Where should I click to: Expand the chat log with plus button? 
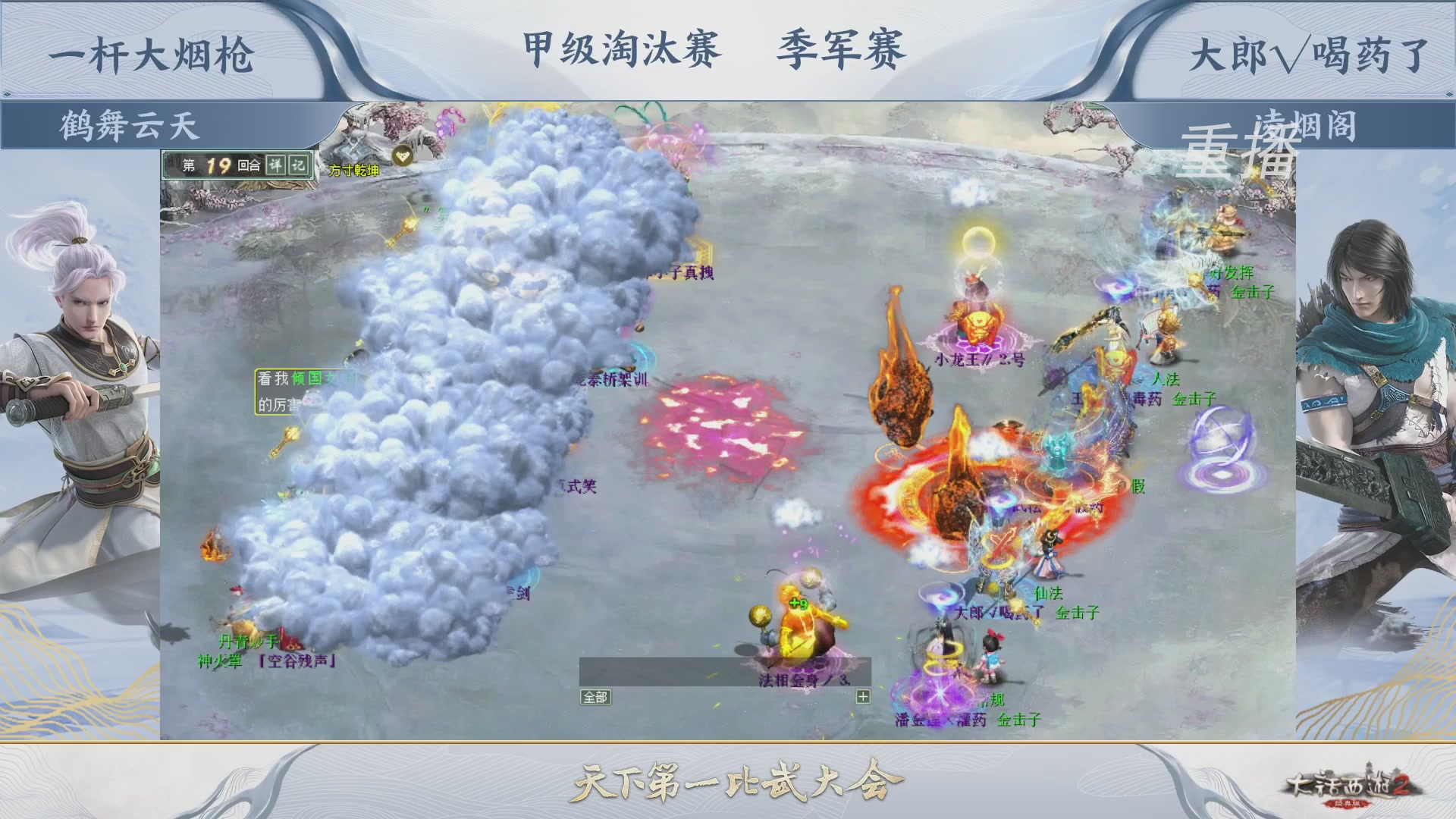coord(863,695)
